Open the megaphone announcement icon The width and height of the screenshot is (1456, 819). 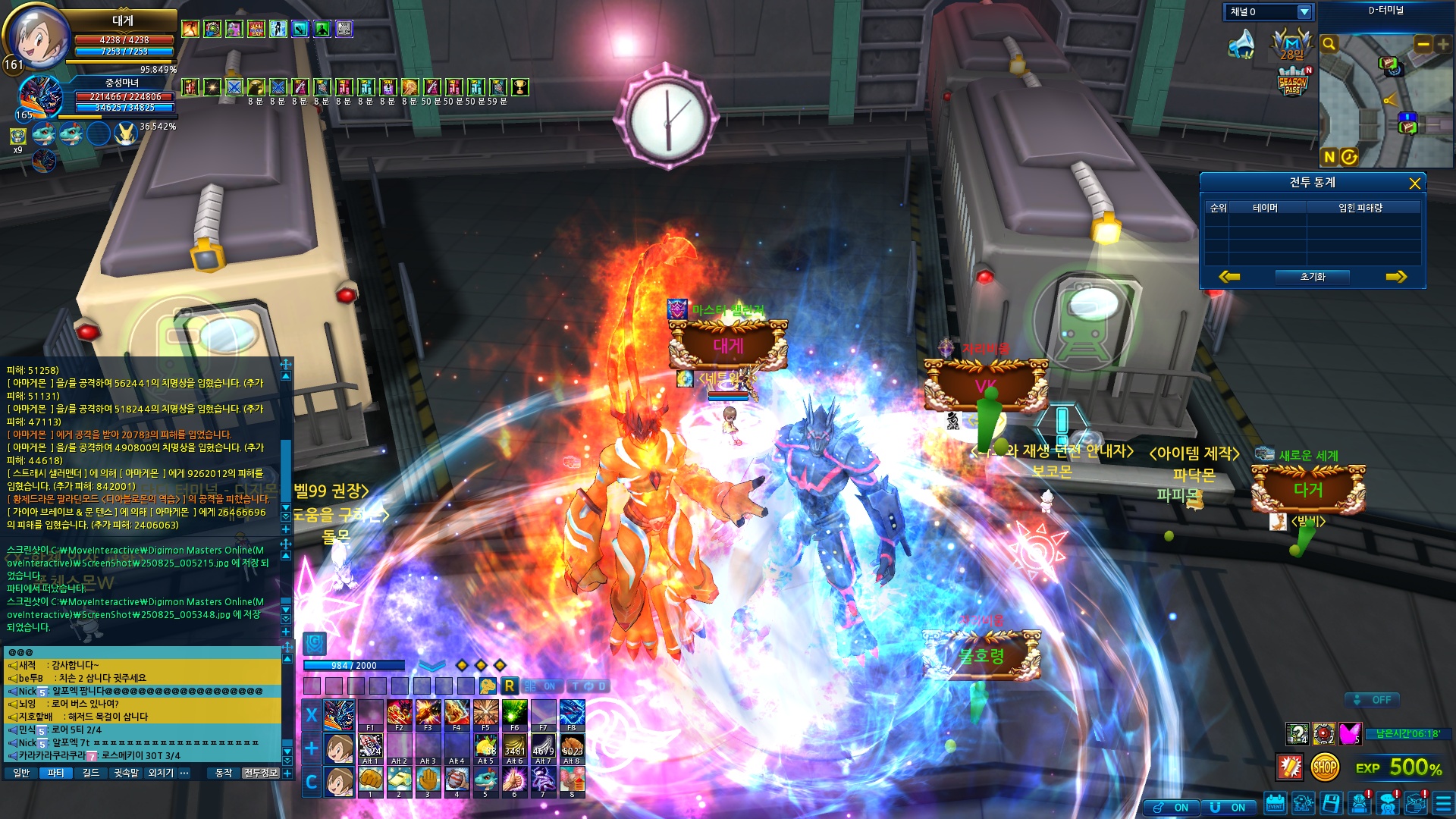pos(1241,44)
